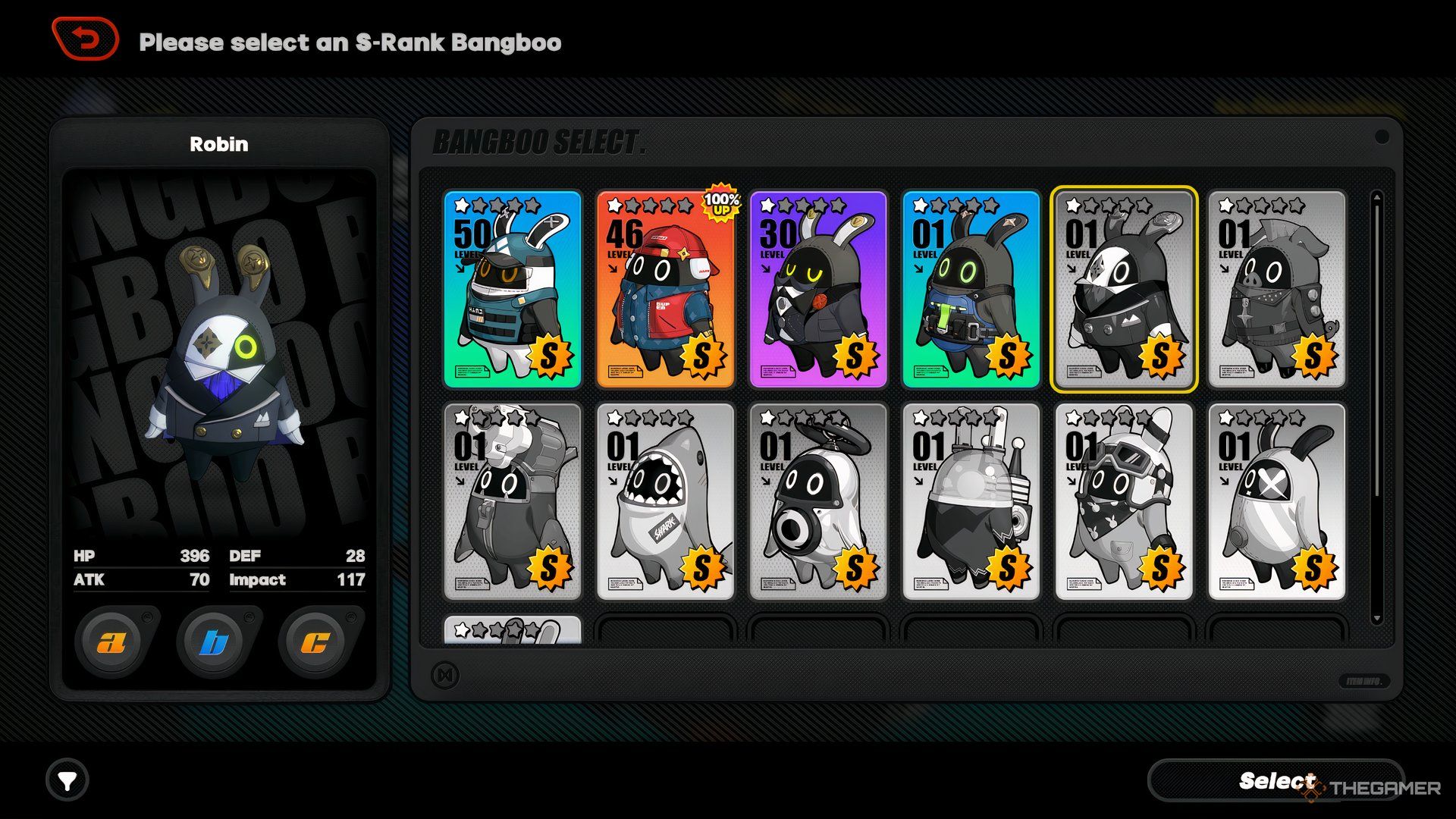Go back with the red return arrow
Screen dimensions: 1456x819
[x=86, y=39]
